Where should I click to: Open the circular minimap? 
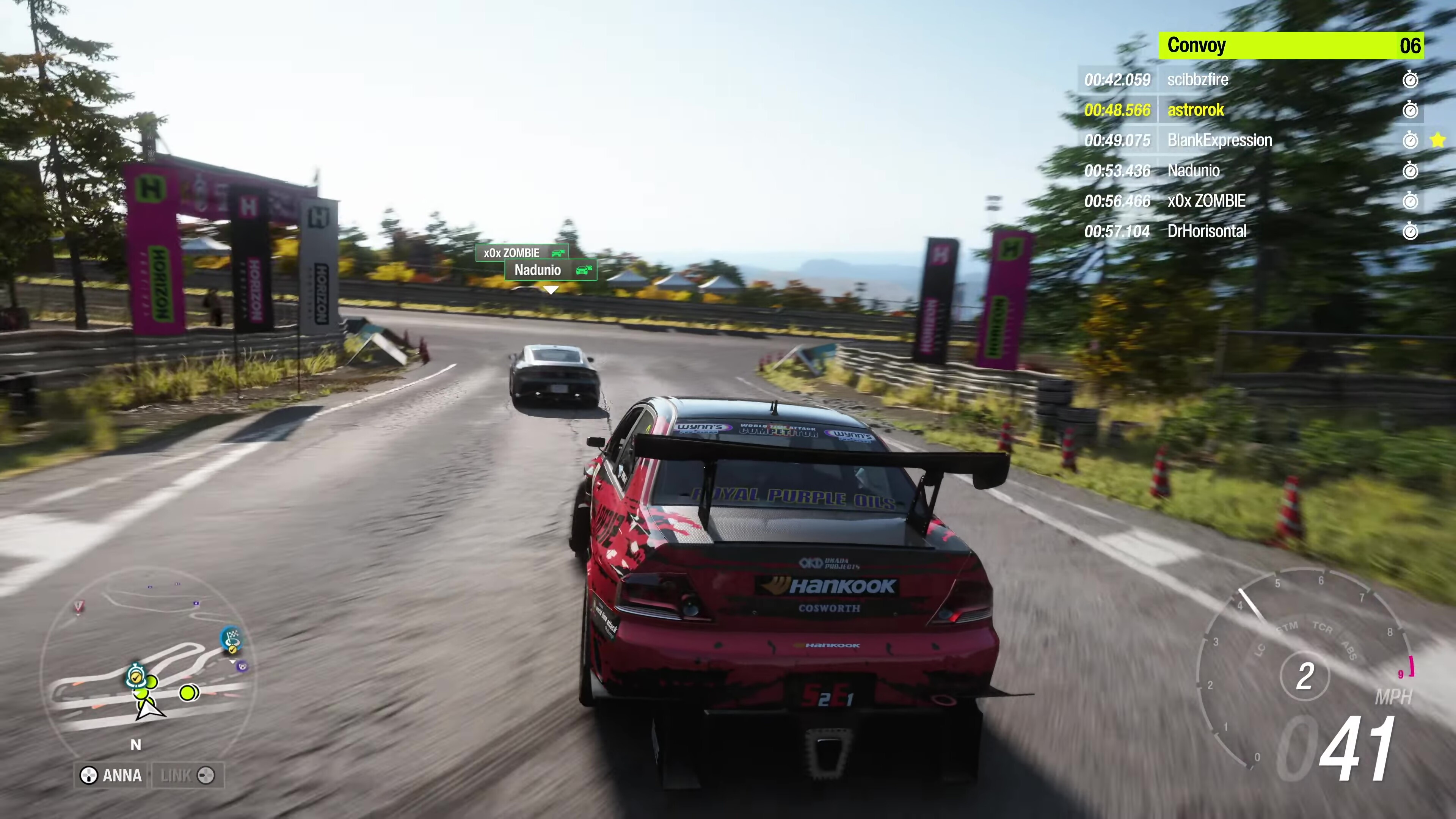click(x=148, y=661)
